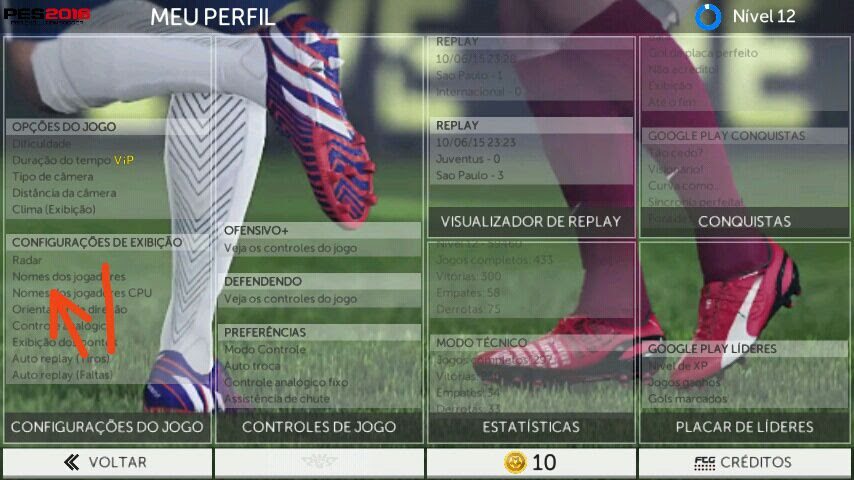Choose Tipo de câmera option
The height and width of the screenshot is (480, 854).
(x=53, y=176)
